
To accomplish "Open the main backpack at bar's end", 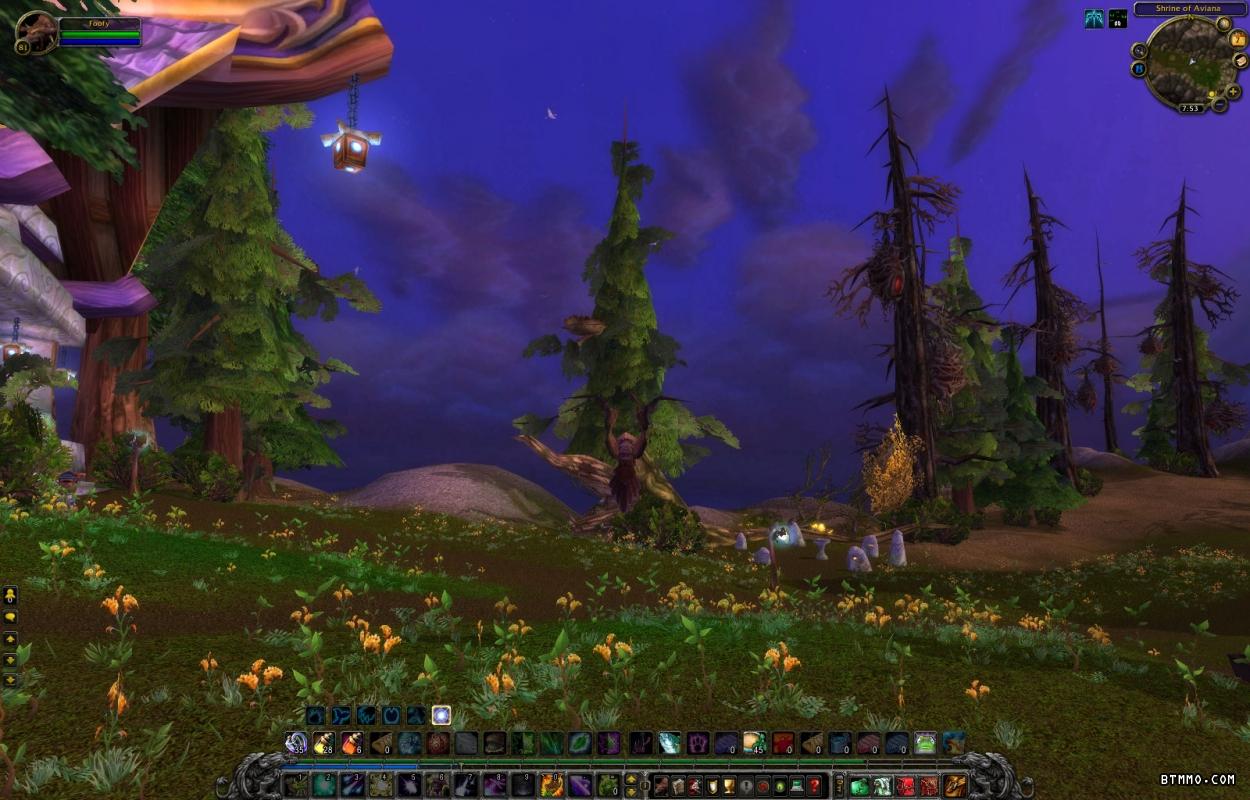I will (x=955, y=786).
